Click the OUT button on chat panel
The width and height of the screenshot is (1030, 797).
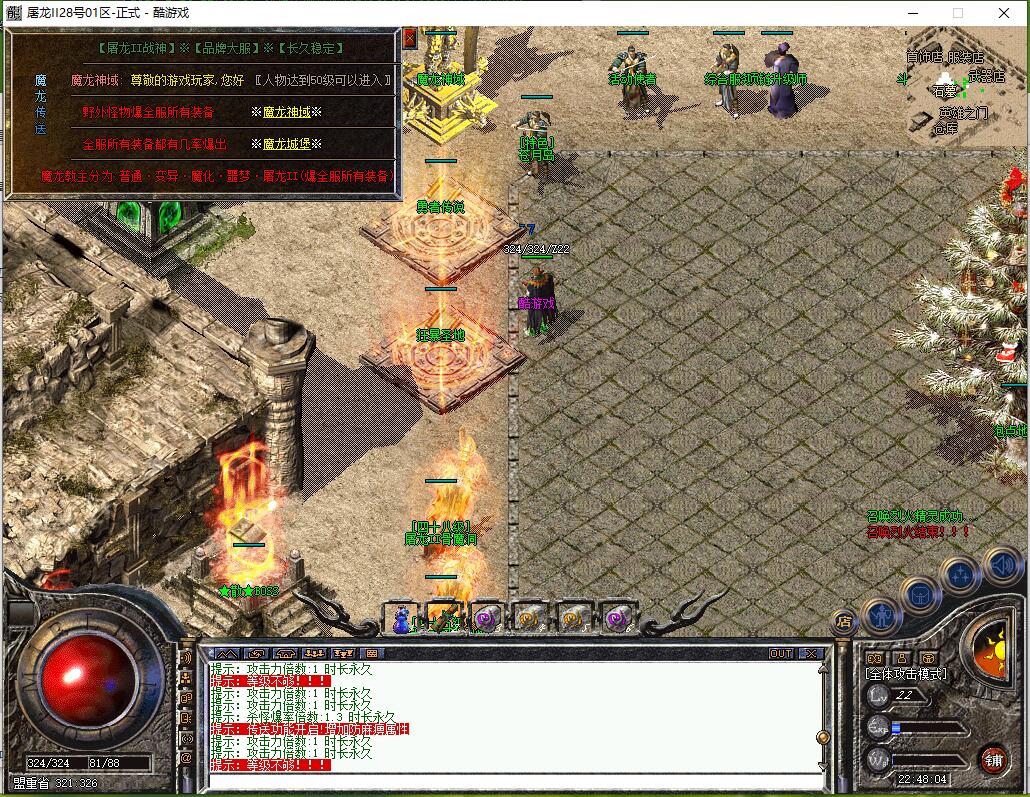[780, 653]
